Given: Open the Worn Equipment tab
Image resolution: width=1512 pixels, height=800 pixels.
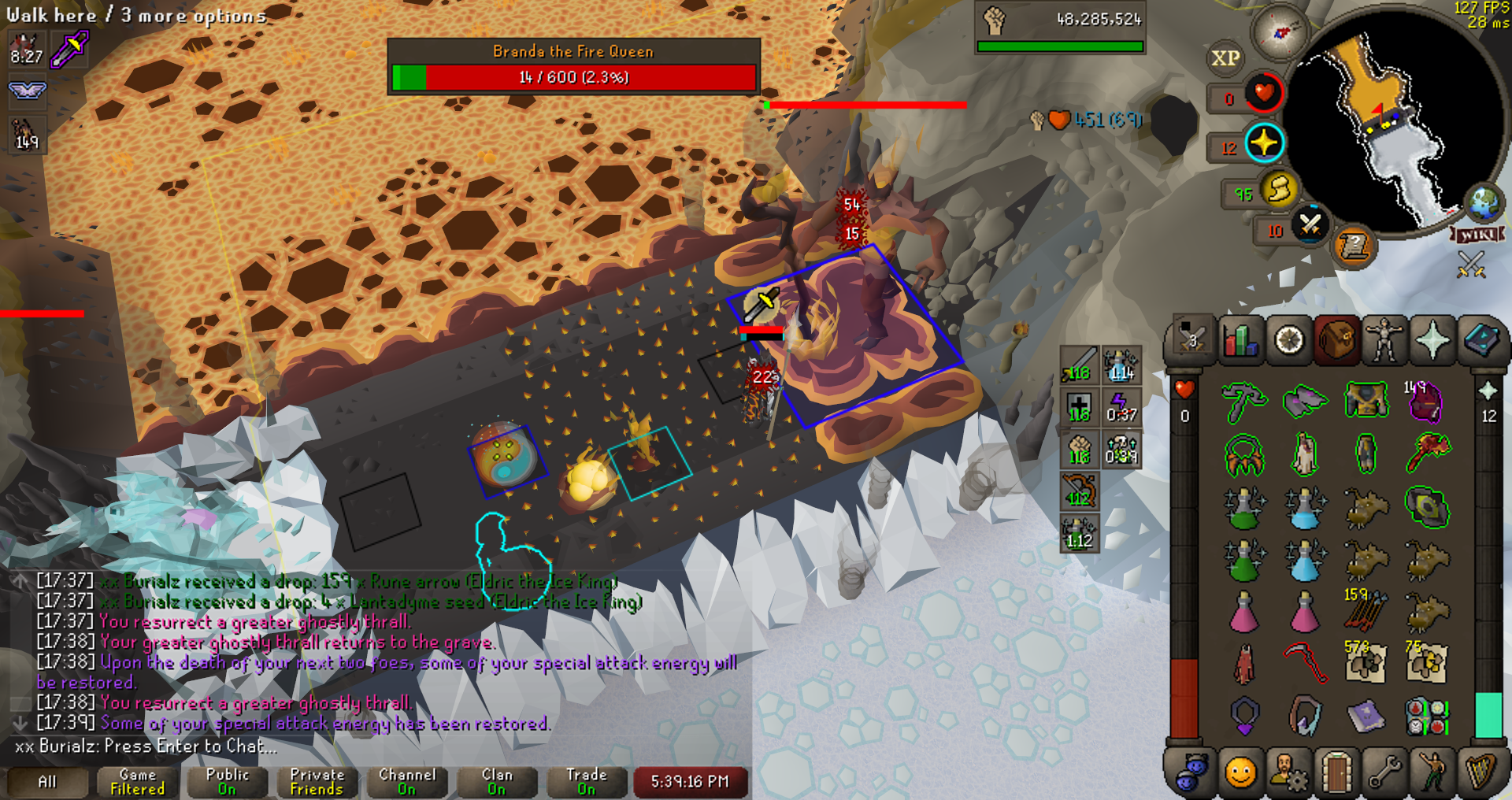Looking at the screenshot, I should pos(1384,341).
